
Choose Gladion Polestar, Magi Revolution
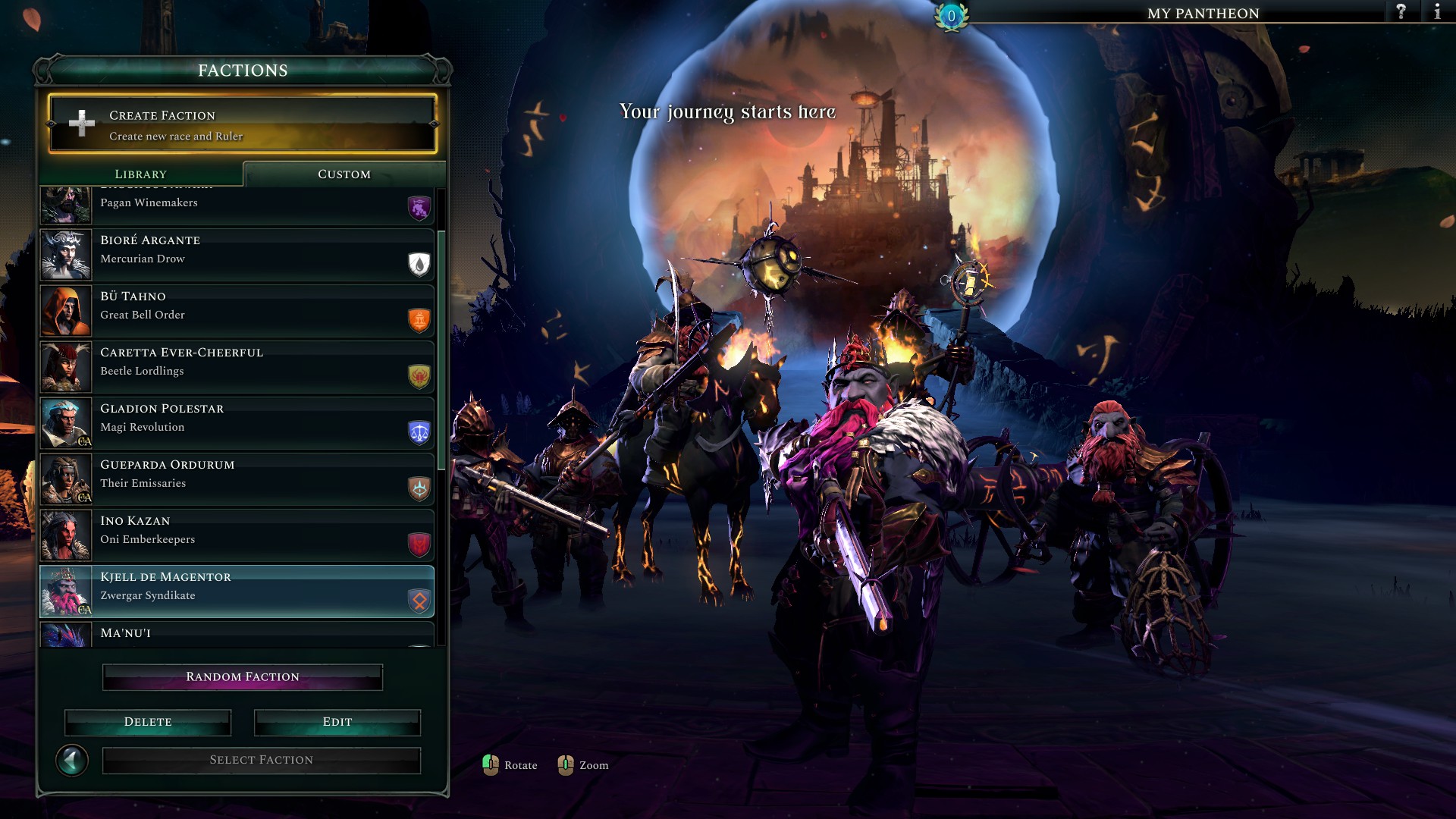coord(237,423)
